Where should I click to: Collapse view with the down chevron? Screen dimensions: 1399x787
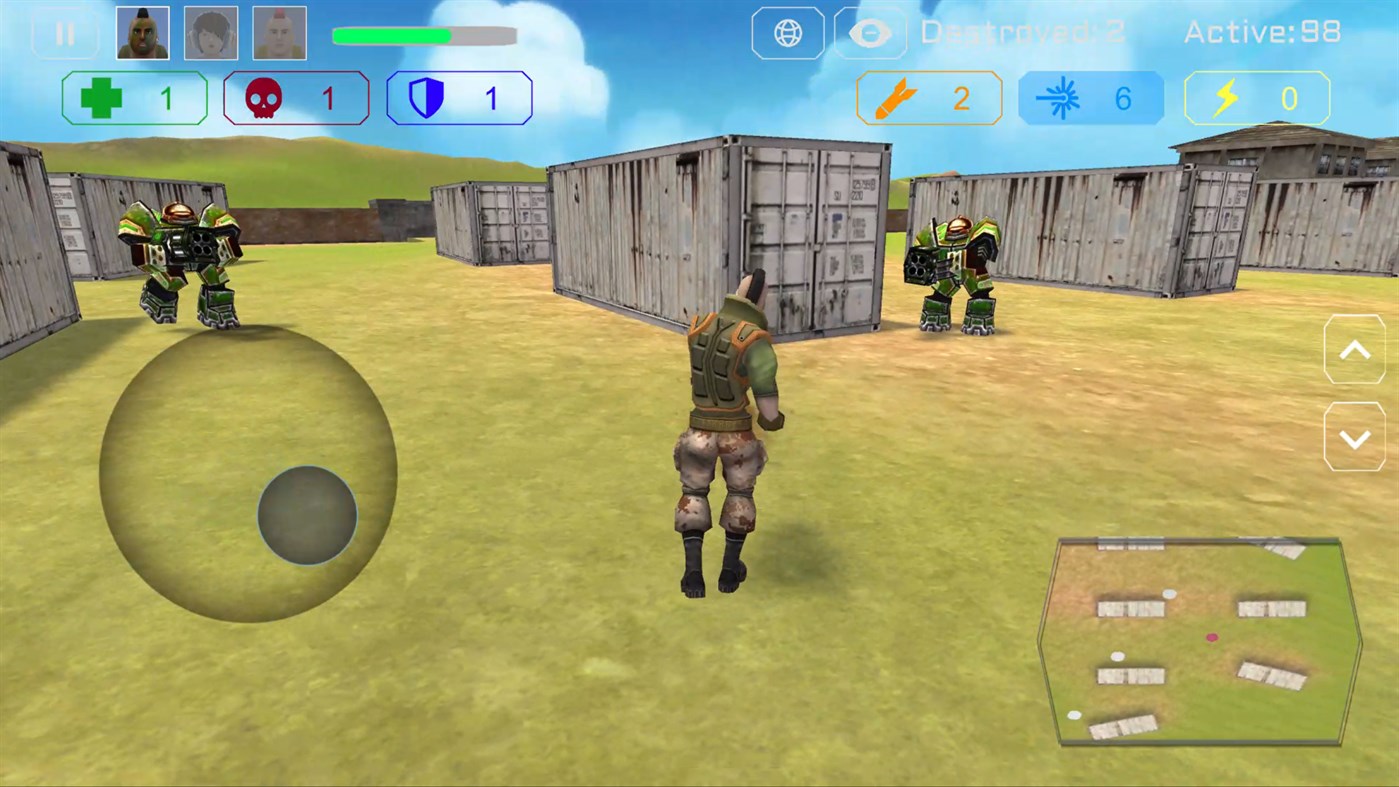(1355, 438)
